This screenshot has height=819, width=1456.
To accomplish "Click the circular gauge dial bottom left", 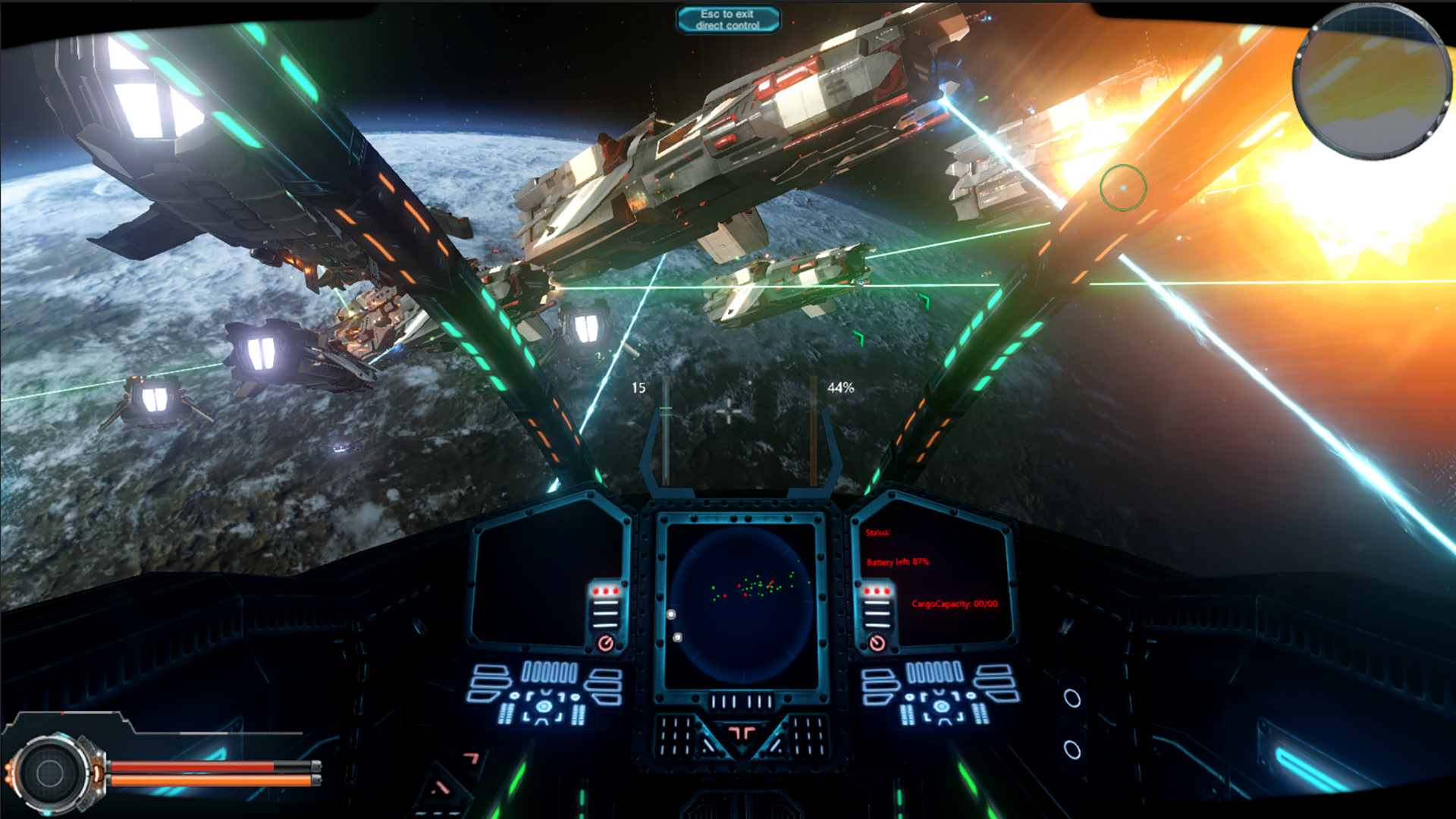I will [x=49, y=774].
